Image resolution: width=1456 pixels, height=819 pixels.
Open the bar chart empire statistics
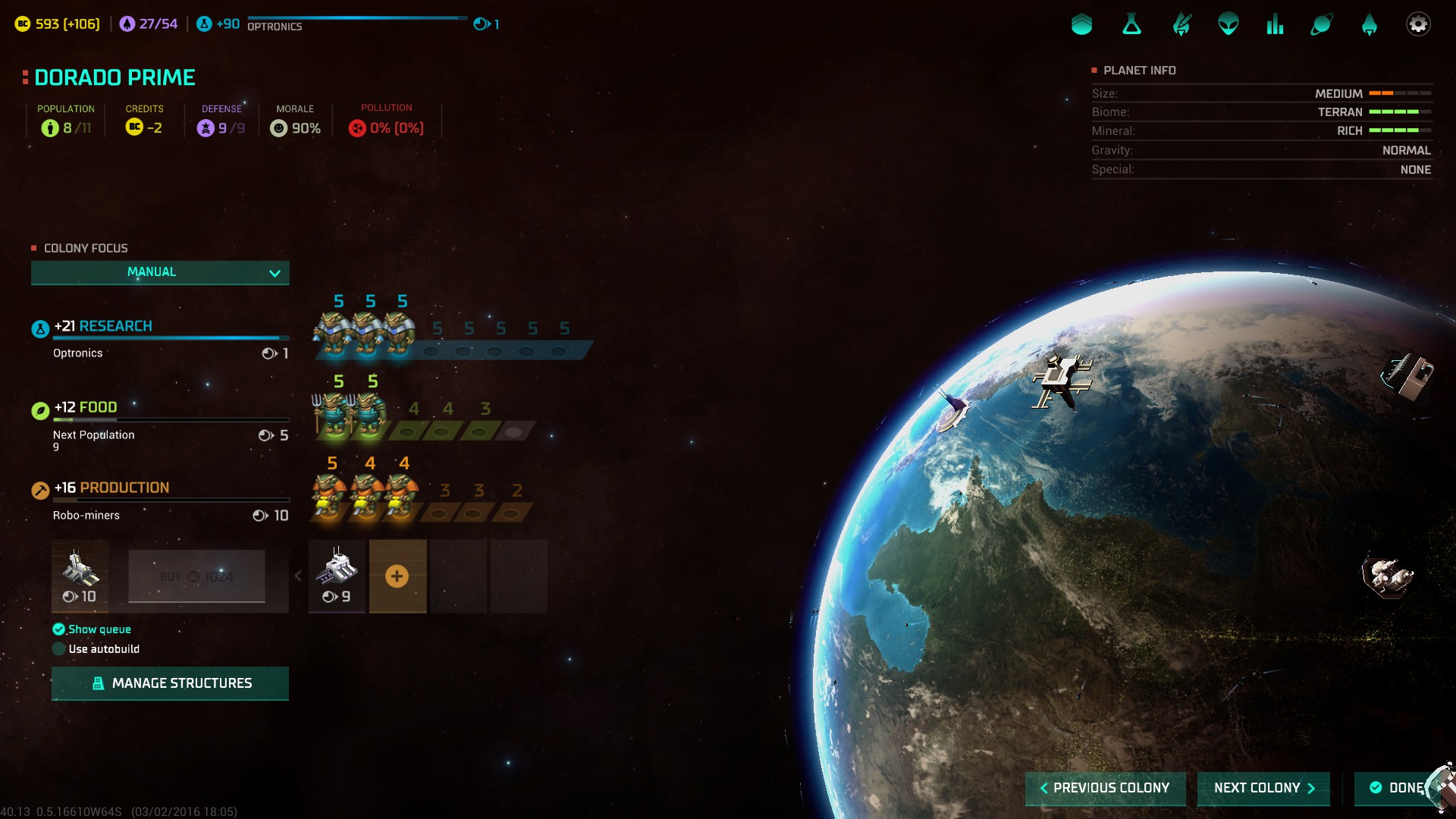(x=1275, y=24)
